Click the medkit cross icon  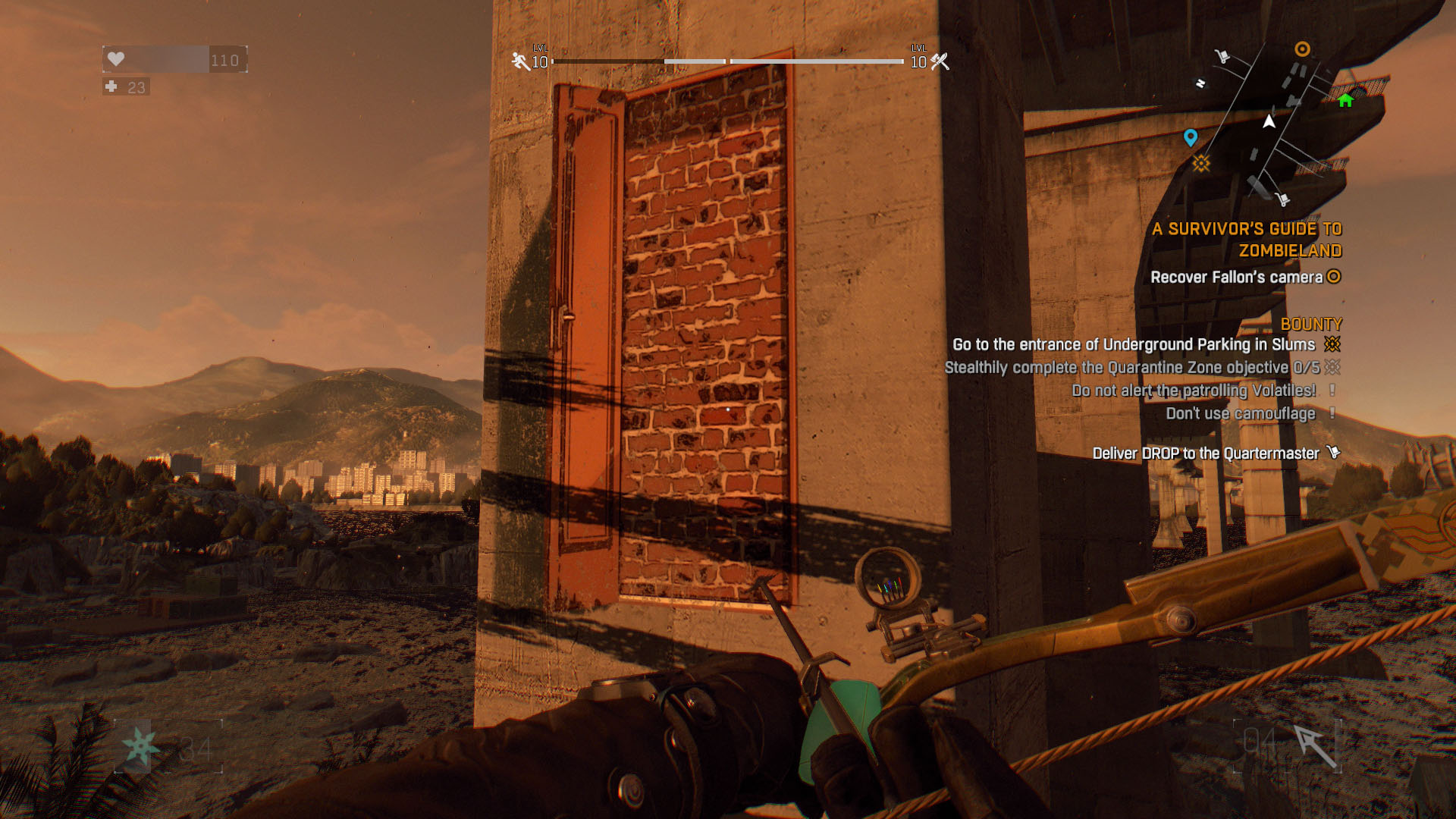pos(111,86)
